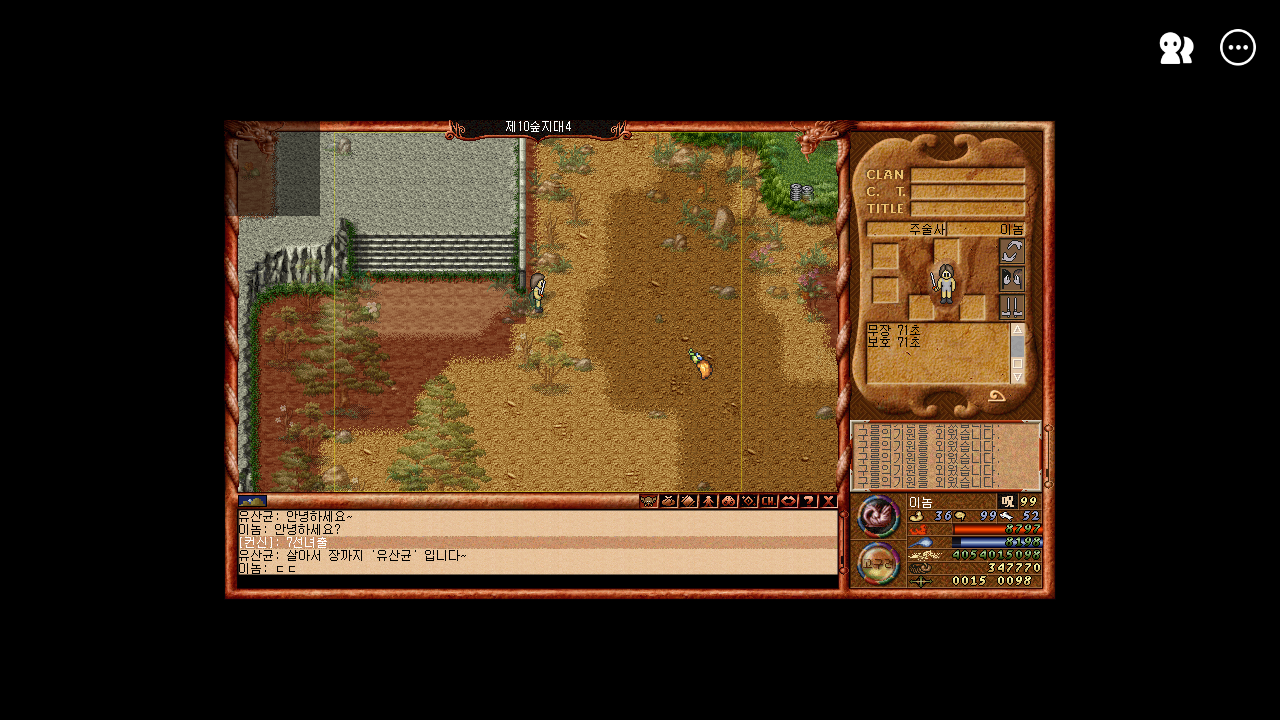Open help with the question mark button
1280x720 pixels.
pos(809,501)
